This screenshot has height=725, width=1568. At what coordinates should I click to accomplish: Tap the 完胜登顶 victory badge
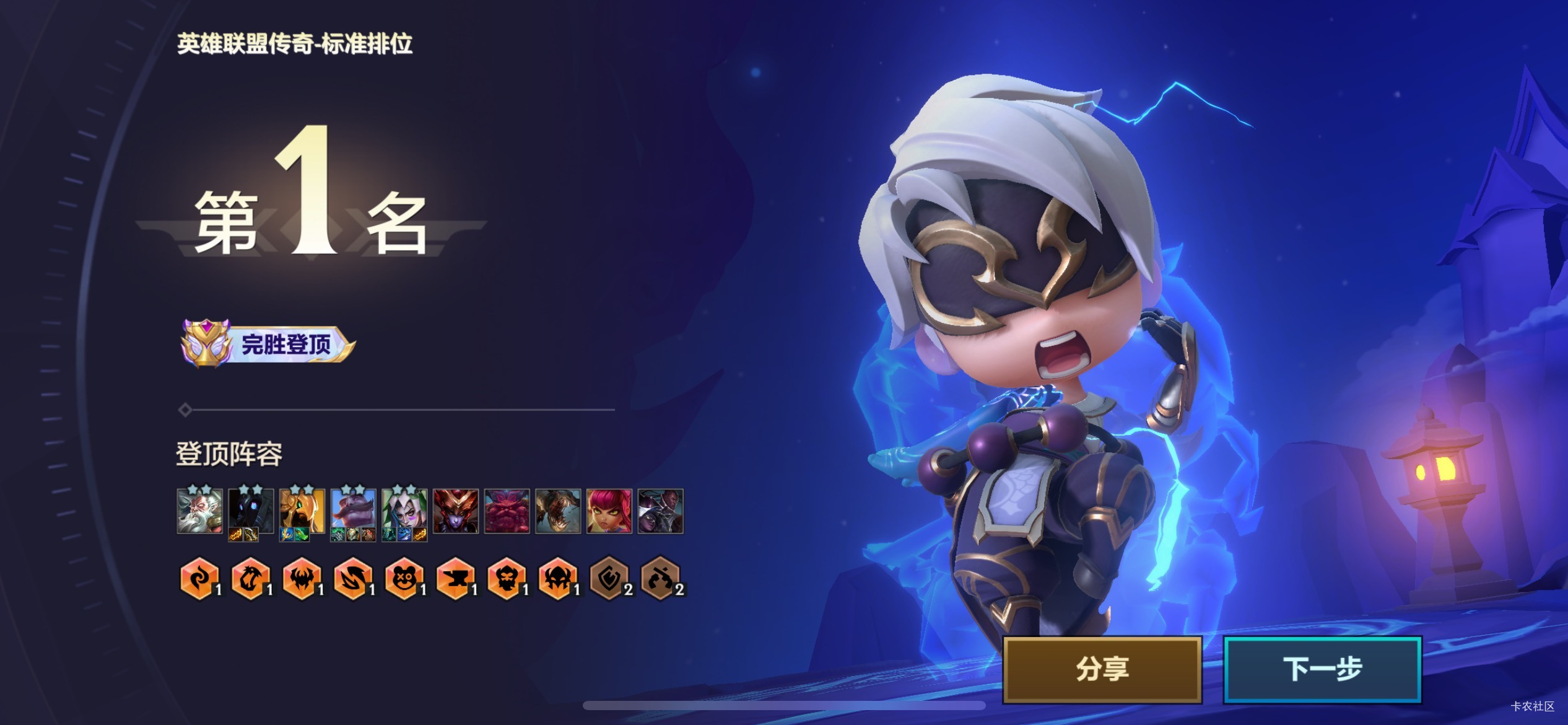click(x=268, y=344)
